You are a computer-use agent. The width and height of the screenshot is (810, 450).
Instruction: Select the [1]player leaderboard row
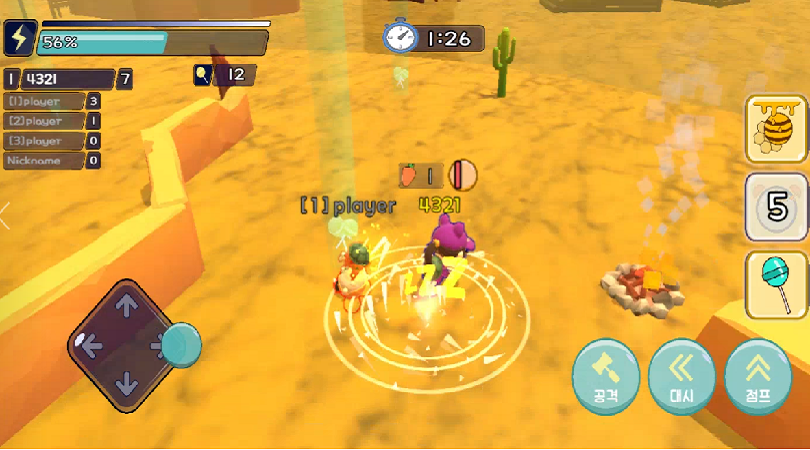52,101
